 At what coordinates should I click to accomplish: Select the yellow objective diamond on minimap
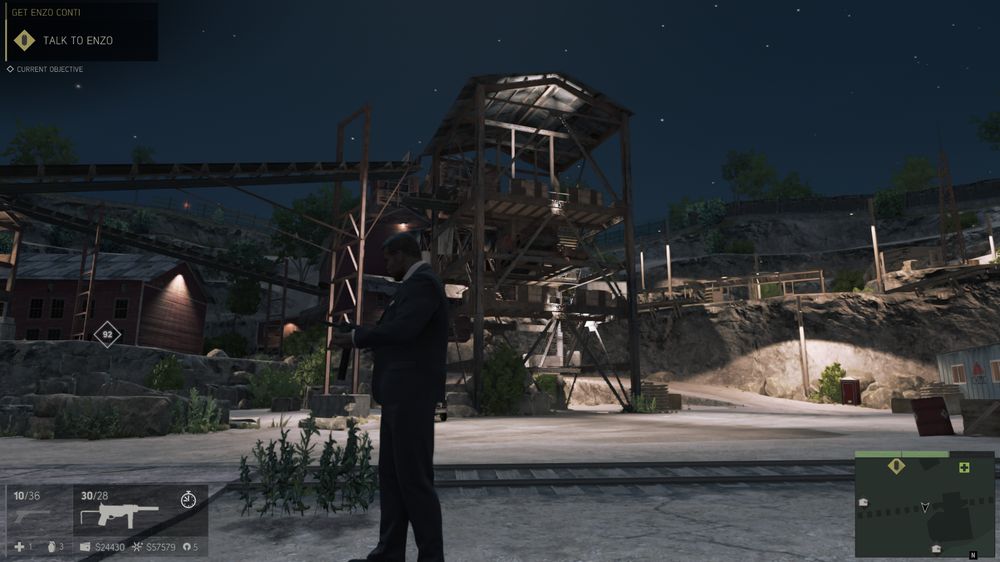[896, 465]
